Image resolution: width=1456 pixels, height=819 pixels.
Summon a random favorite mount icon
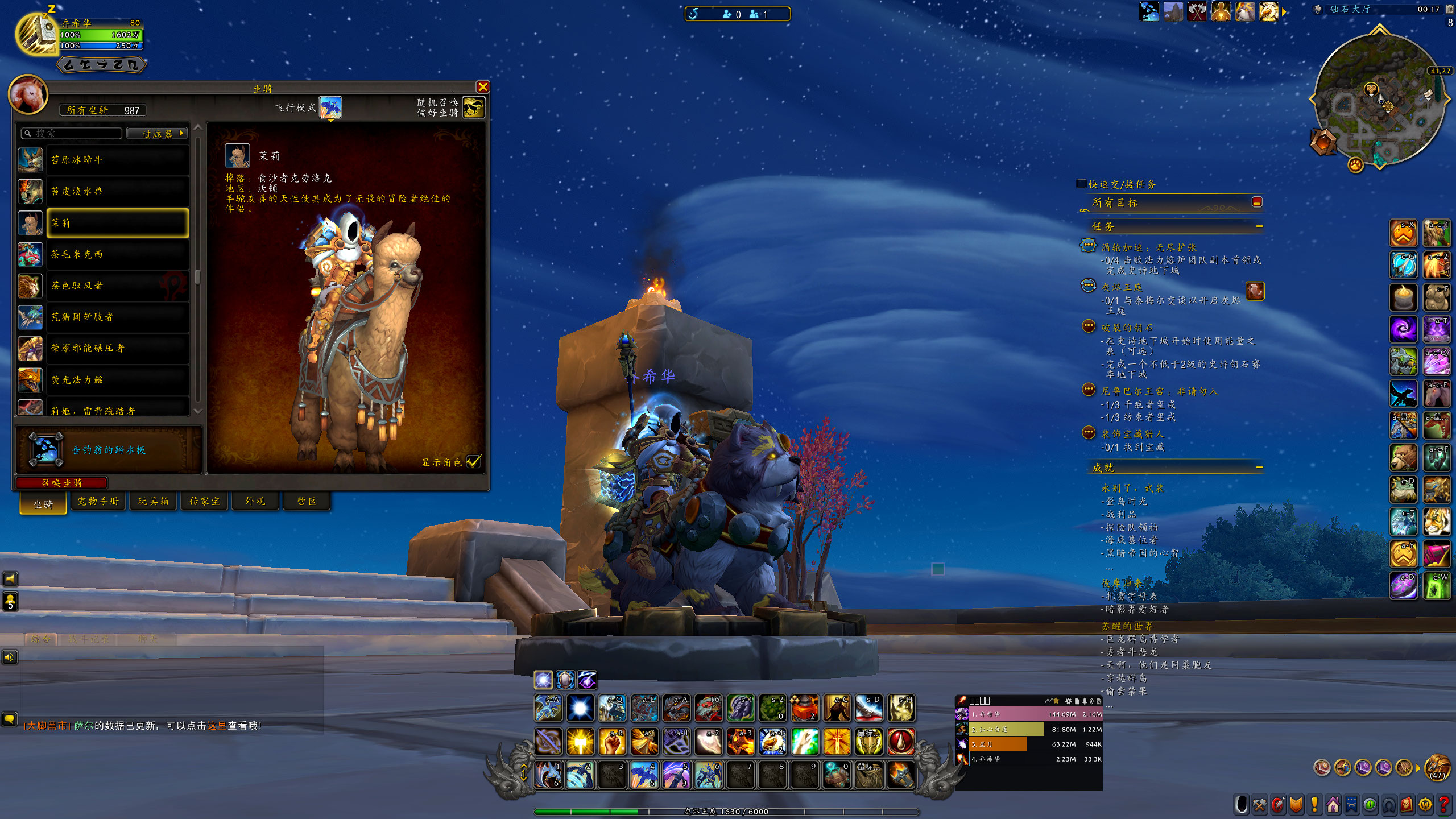pos(474,107)
